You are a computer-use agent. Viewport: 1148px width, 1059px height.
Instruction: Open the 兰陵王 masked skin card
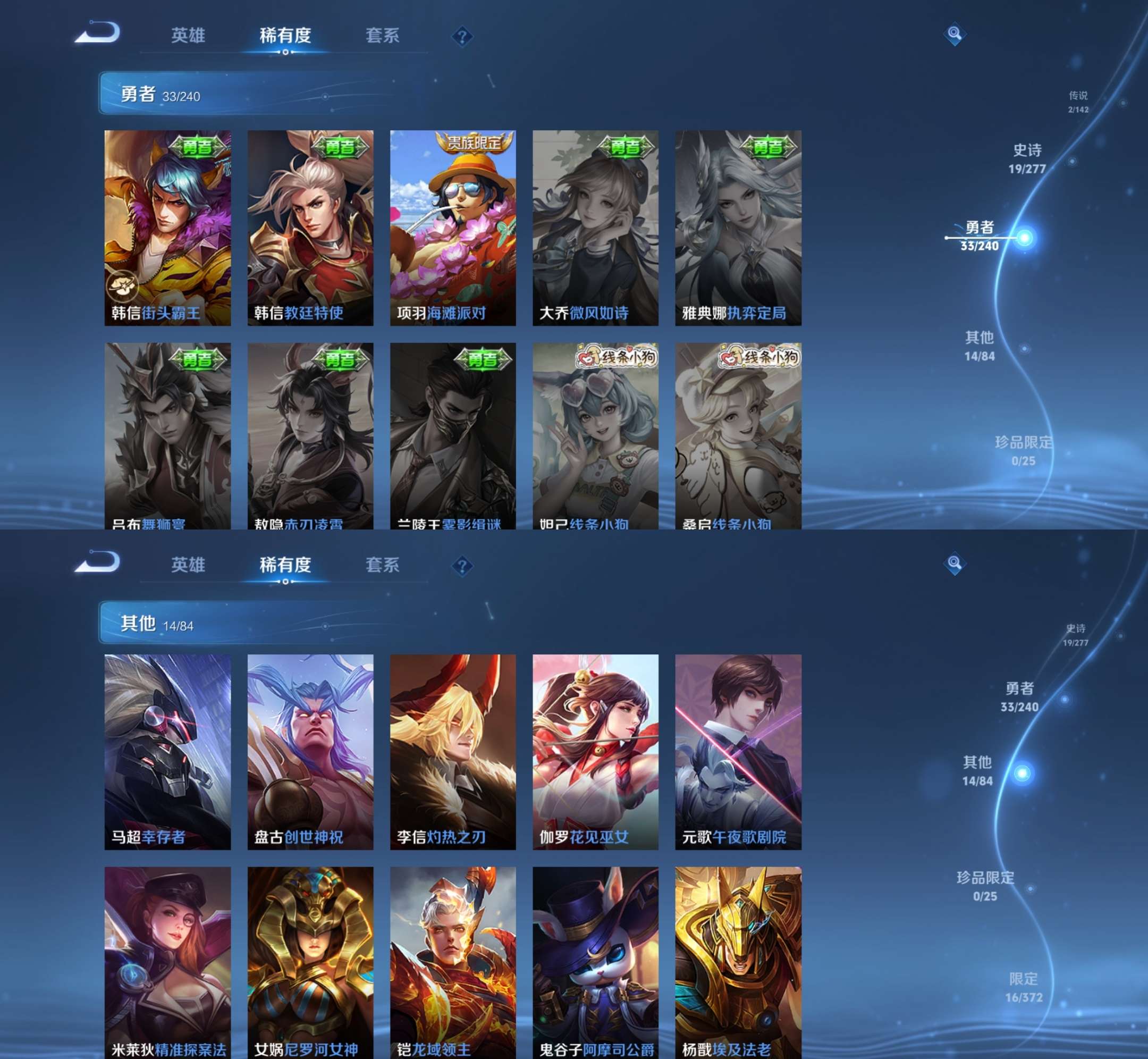click(452, 435)
